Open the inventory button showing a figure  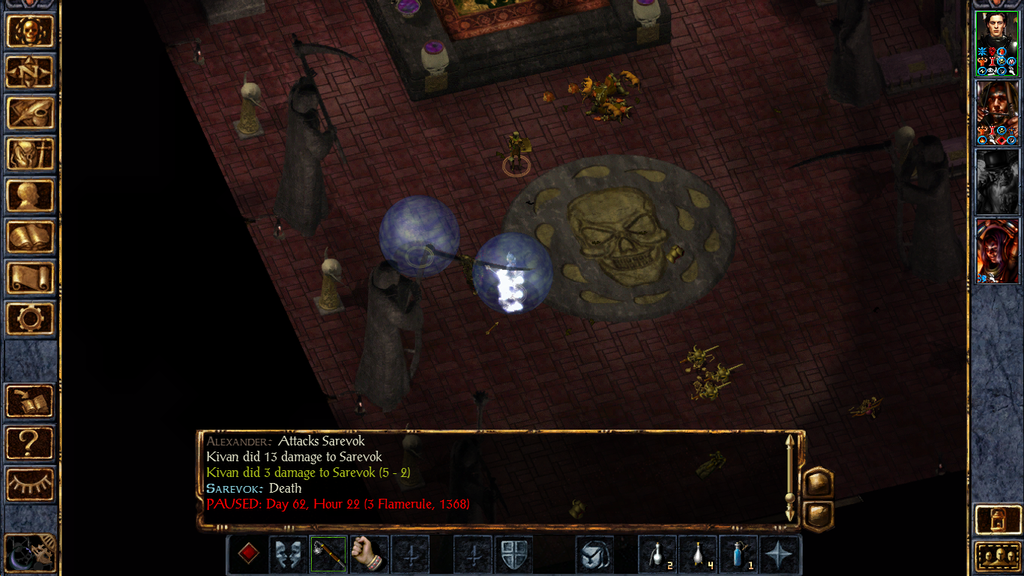click(30, 154)
